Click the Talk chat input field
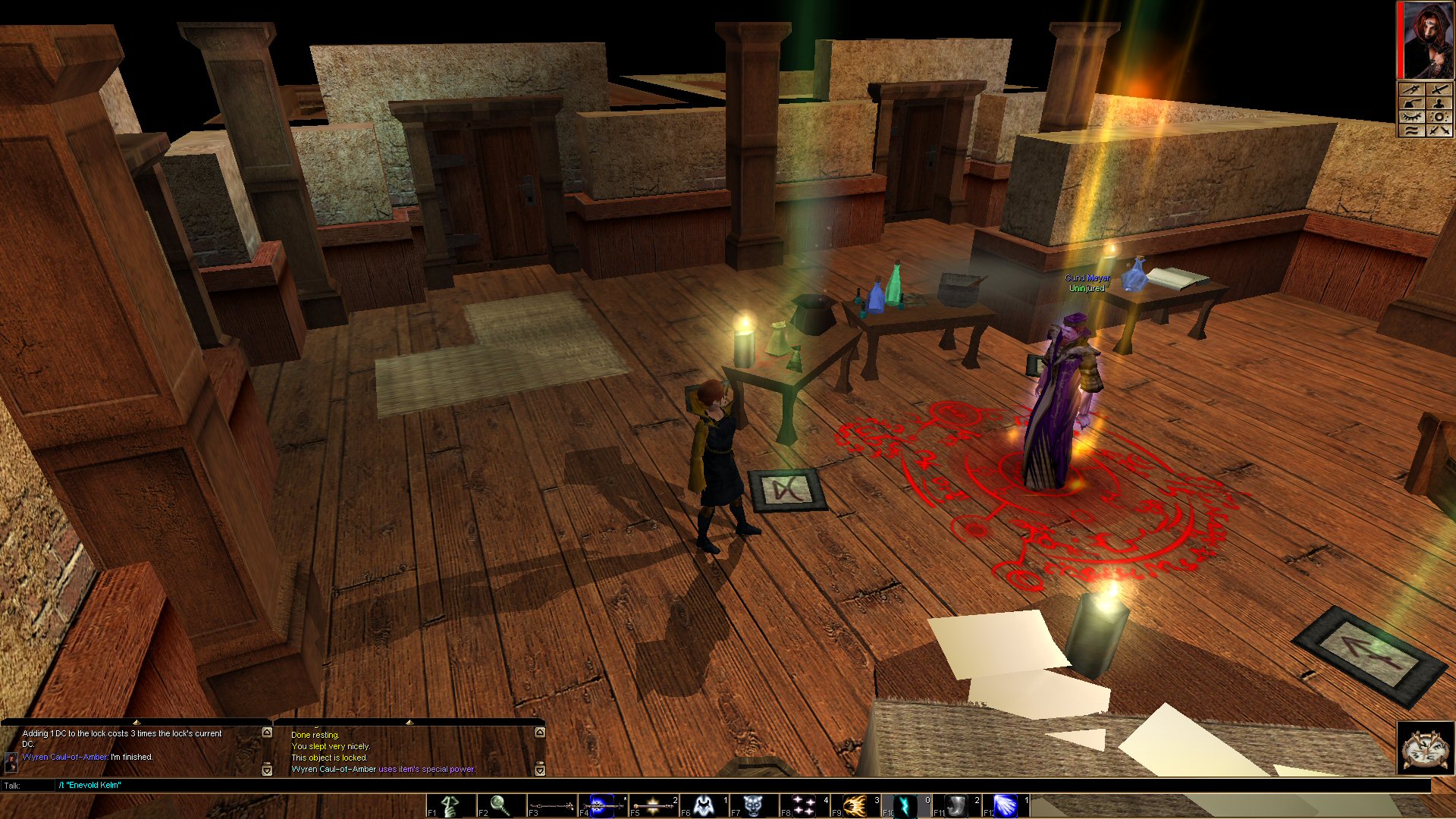Viewport: 1456px width, 819px height. (682, 786)
